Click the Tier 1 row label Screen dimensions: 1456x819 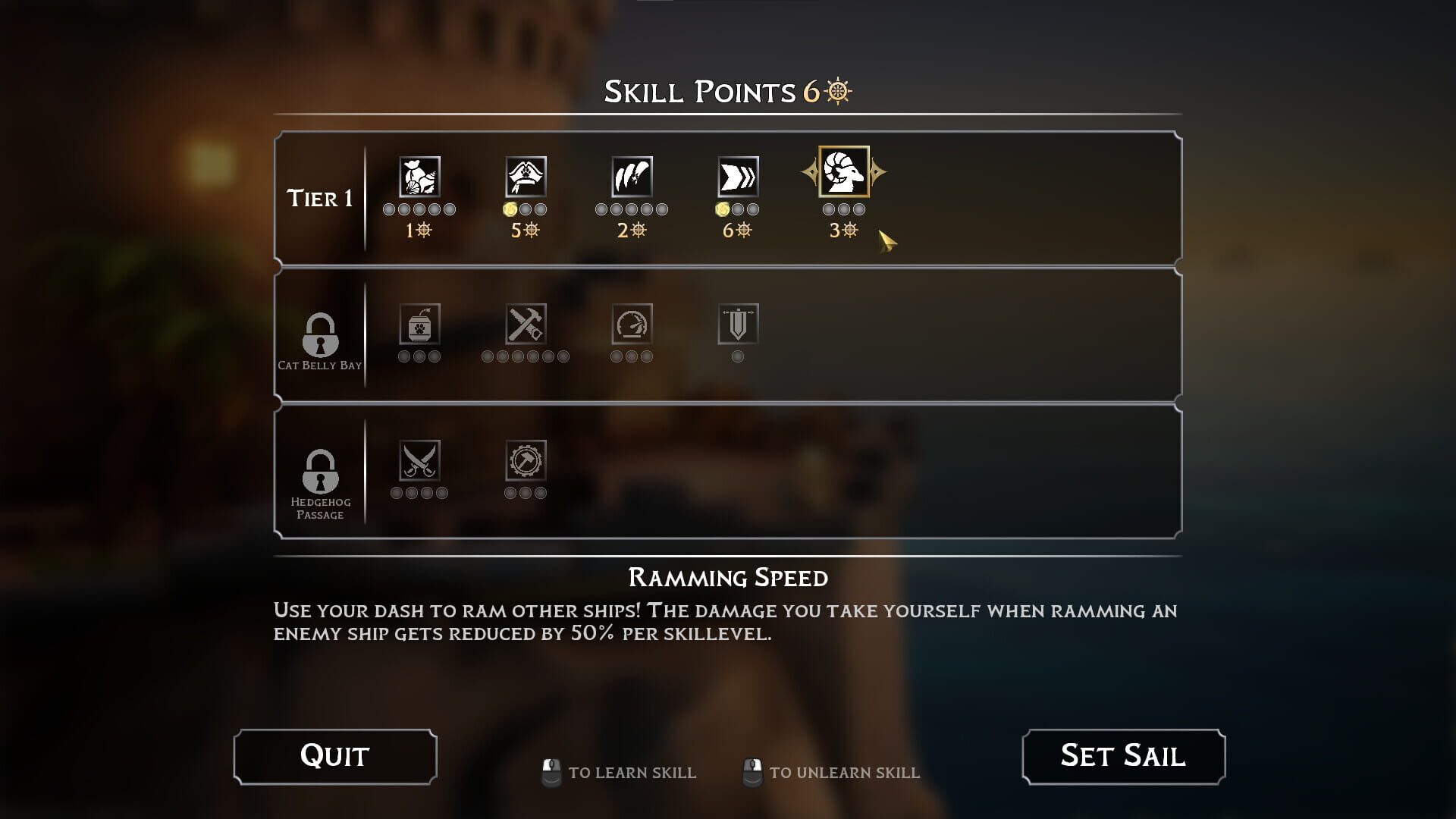click(319, 199)
